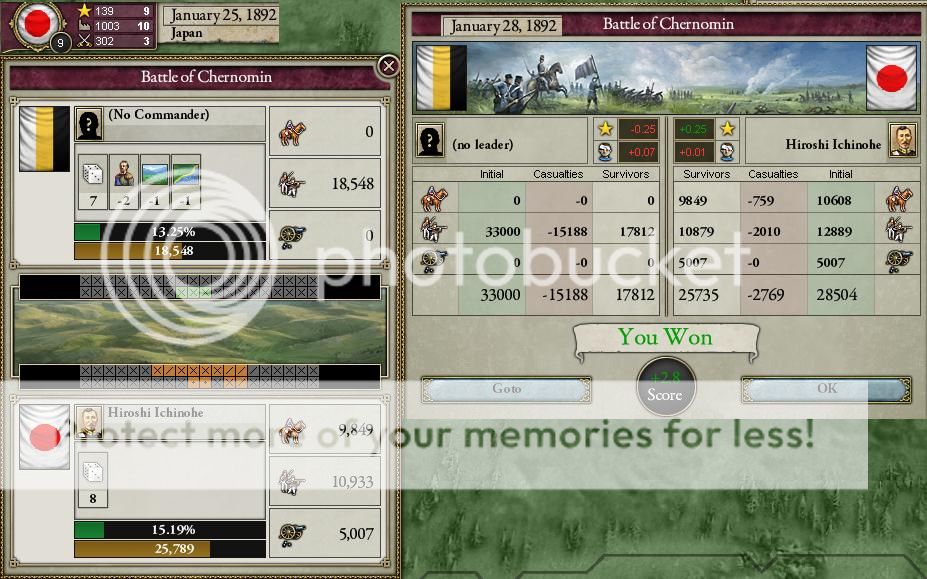Click the yellow-black enemy flag in result window
Viewport: 927px width, 579px height.
click(438, 78)
